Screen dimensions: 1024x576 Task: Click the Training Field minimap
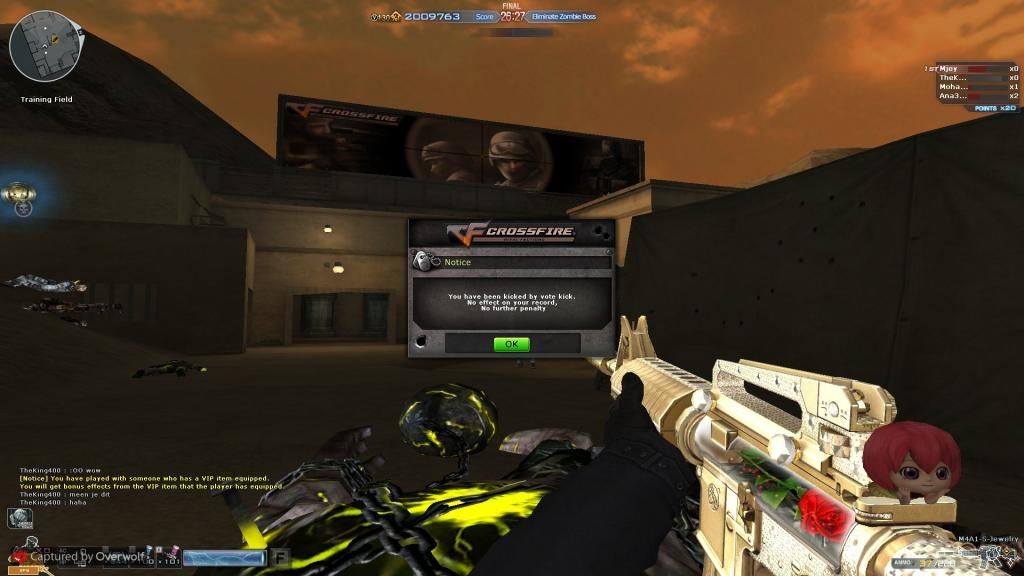coord(47,47)
